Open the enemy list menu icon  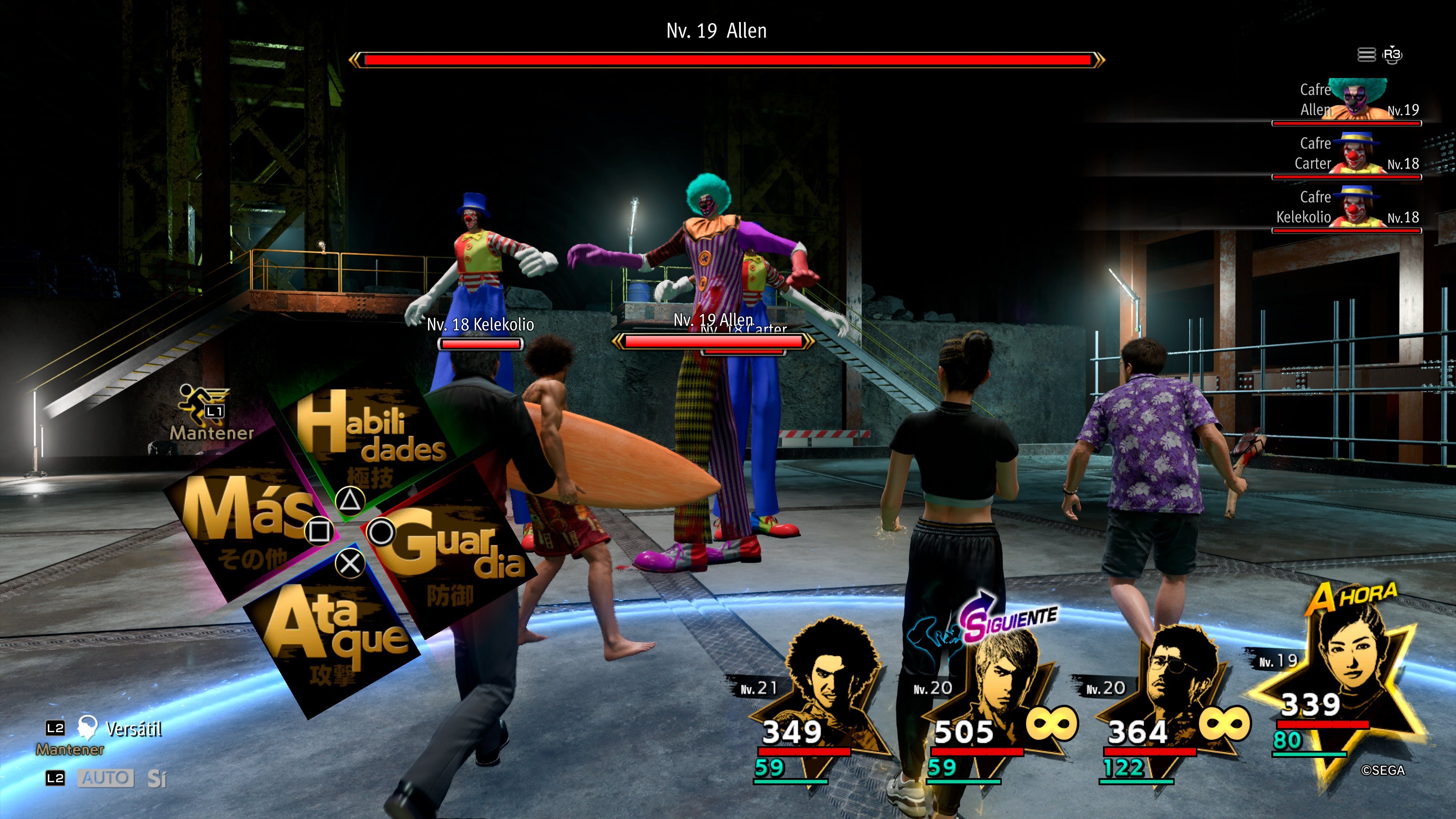pos(1366,55)
